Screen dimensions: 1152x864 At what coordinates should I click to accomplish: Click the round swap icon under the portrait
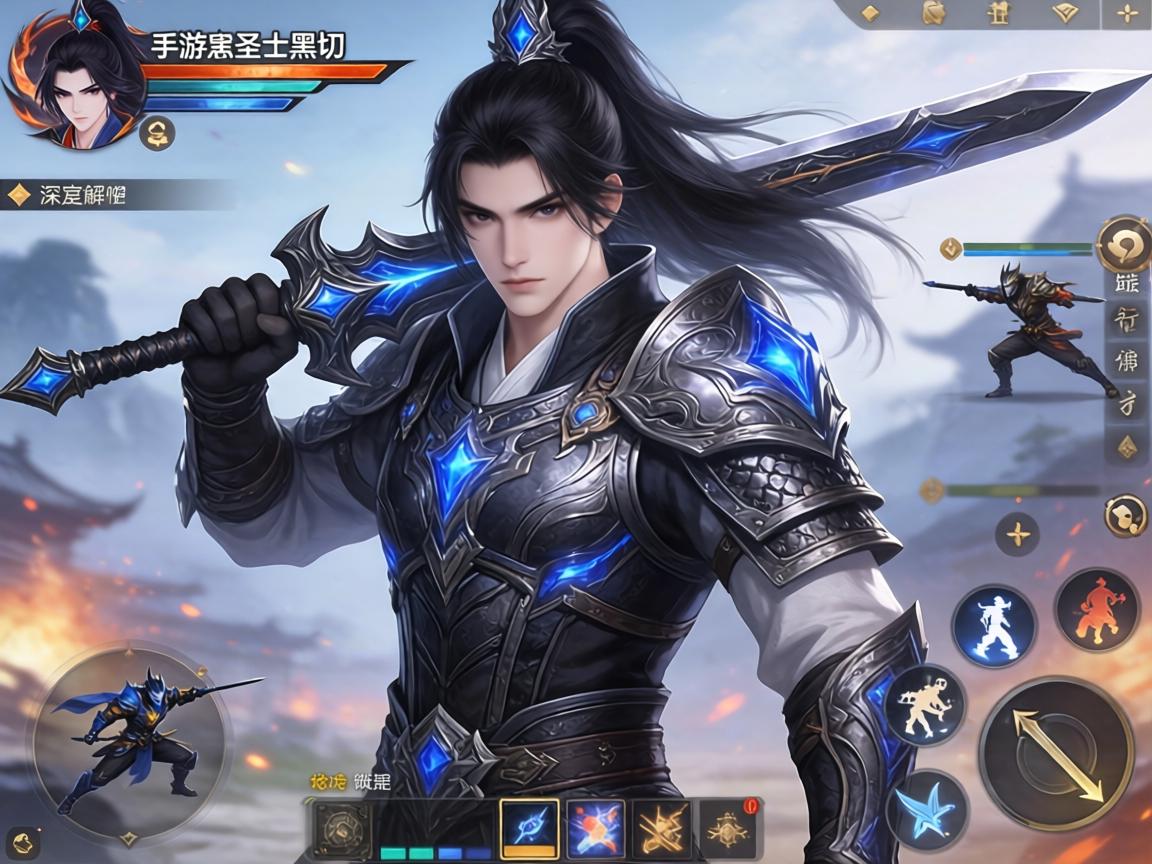[x=158, y=132]
